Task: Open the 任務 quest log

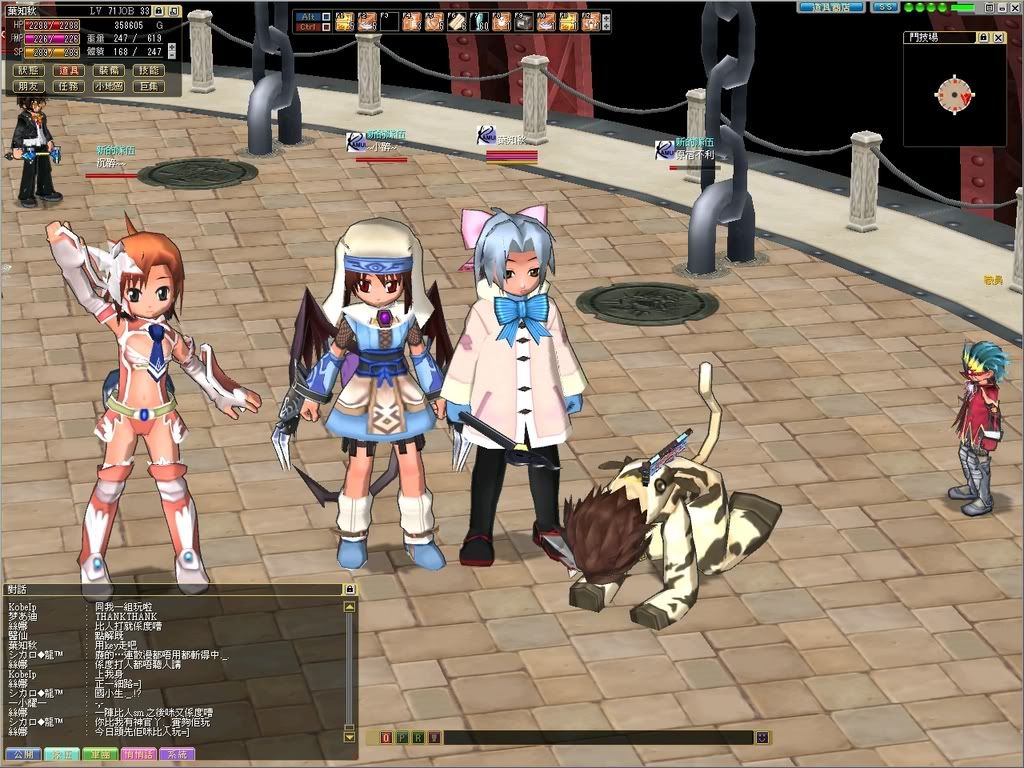Action: click(68, 86)
